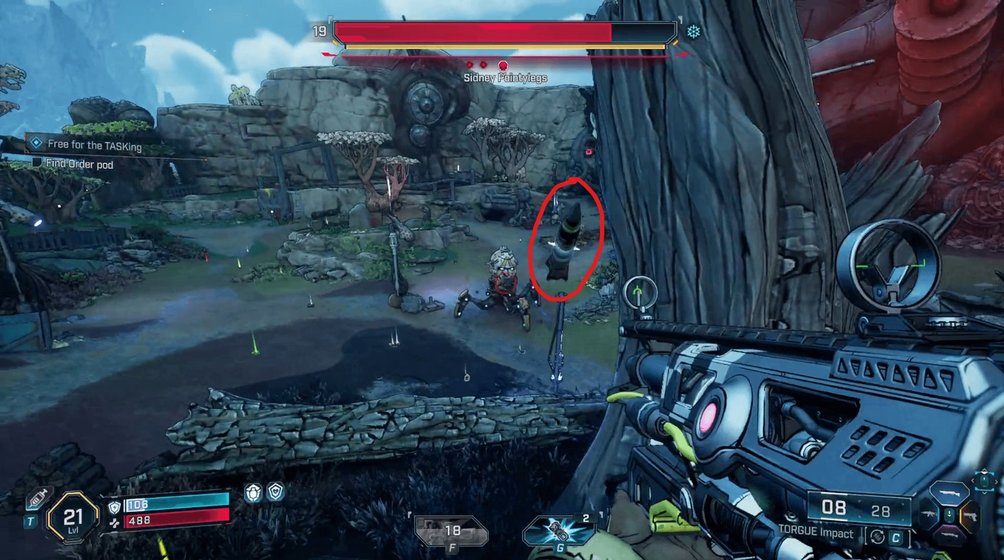Choose the top weapon slot in weapon wheel
The width and height of the screenshot is (1004, 560).
coord(951,494)
